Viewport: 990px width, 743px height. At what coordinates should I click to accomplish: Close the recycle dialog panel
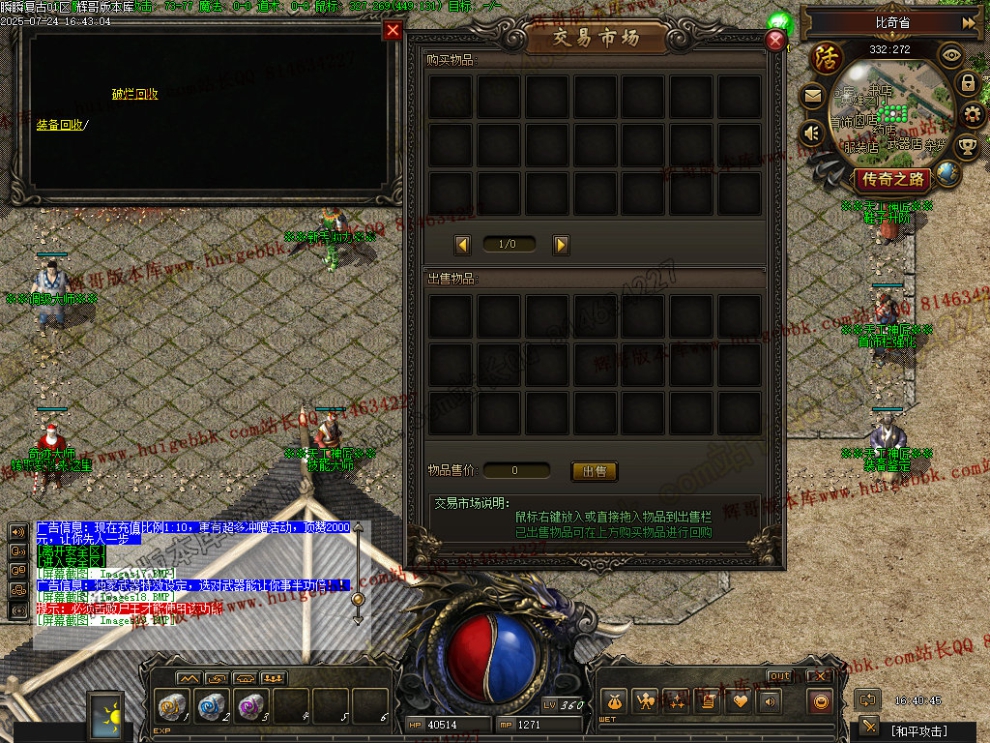(392, 31)
